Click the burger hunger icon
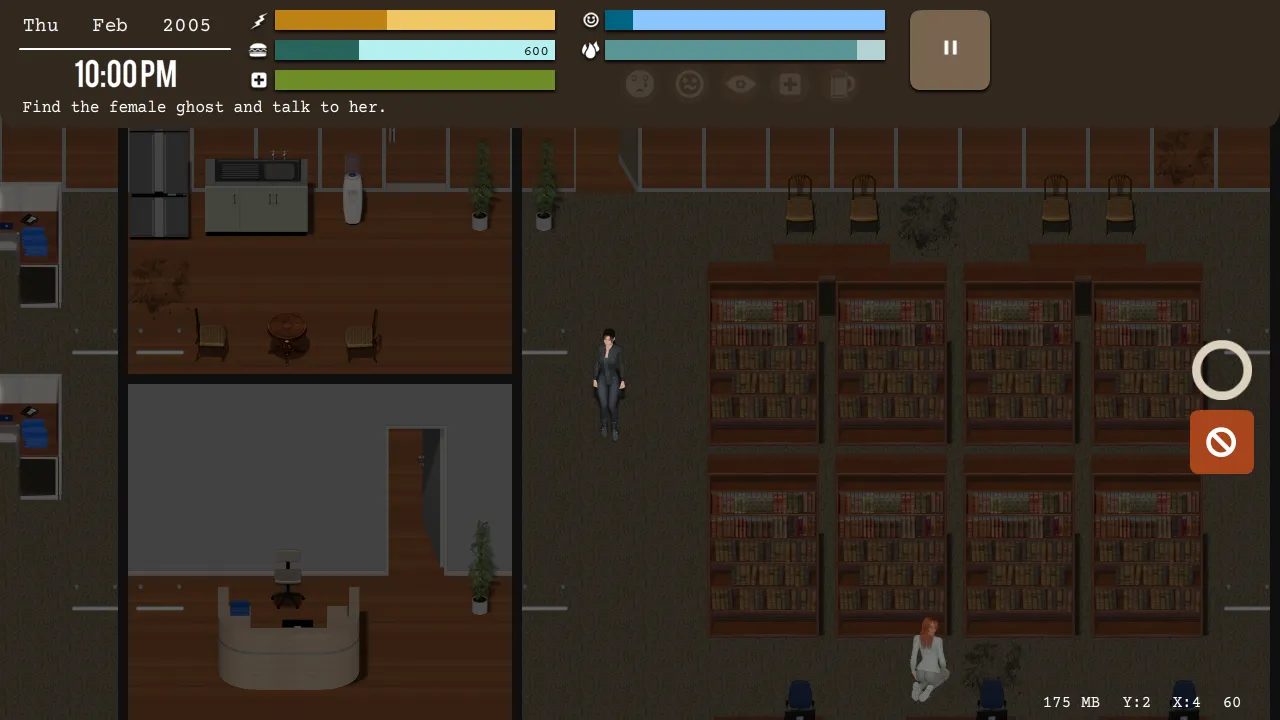Viewport: 1280px width, 720px height. click(x=258, y=49)
